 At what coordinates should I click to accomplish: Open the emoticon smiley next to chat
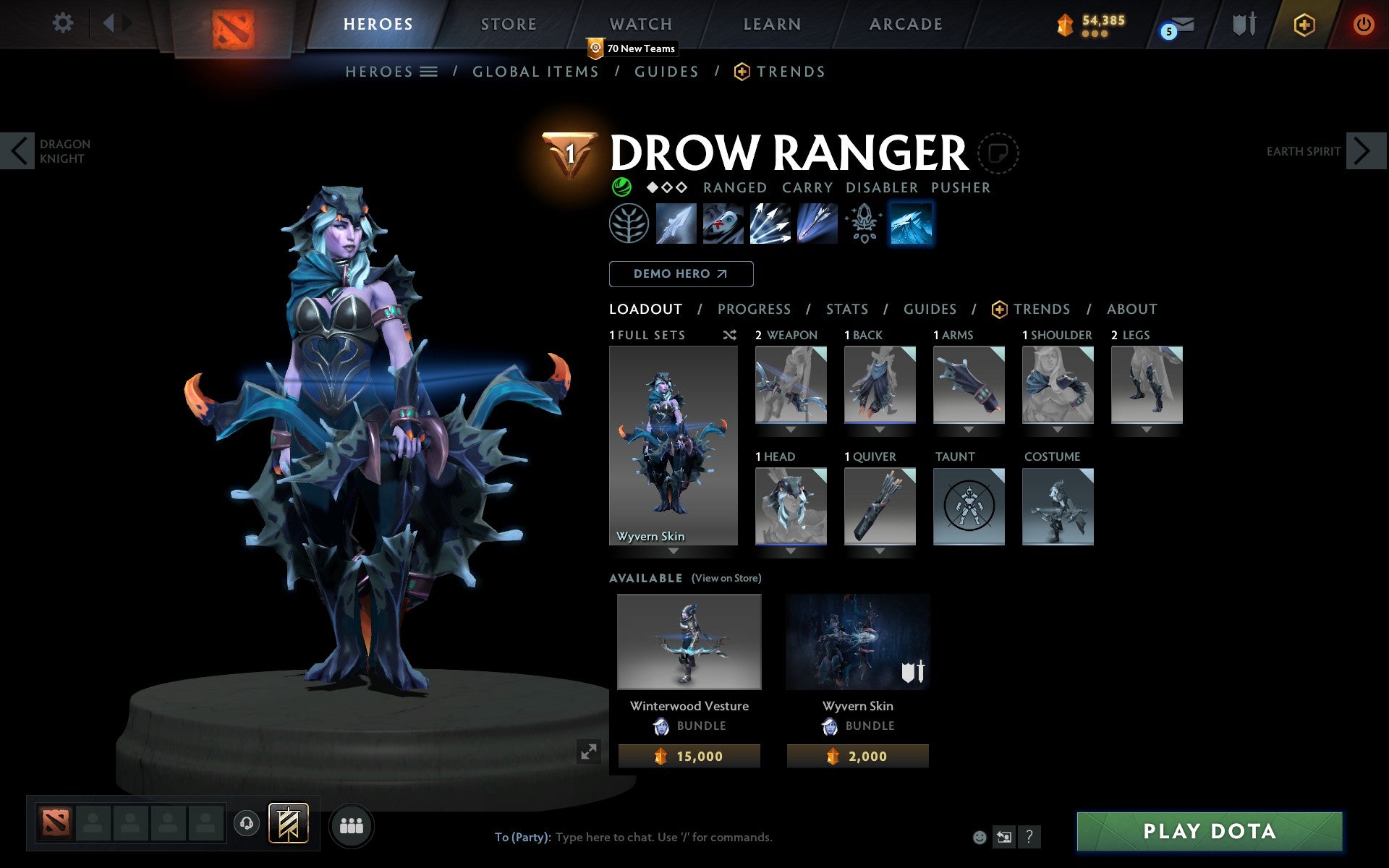[981, 837]
